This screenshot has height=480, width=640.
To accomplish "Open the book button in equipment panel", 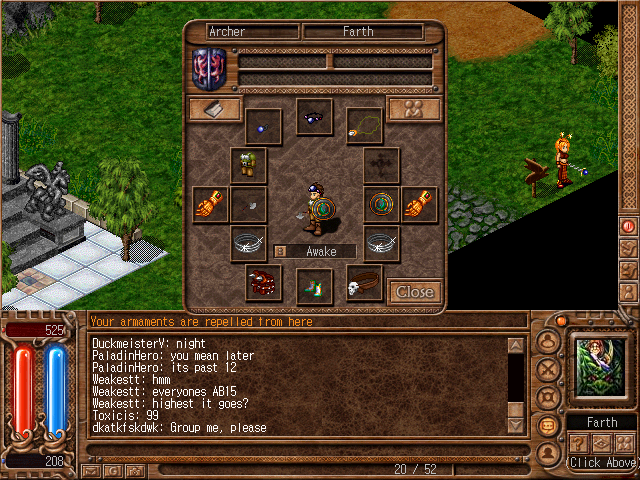I will point(215,109).
